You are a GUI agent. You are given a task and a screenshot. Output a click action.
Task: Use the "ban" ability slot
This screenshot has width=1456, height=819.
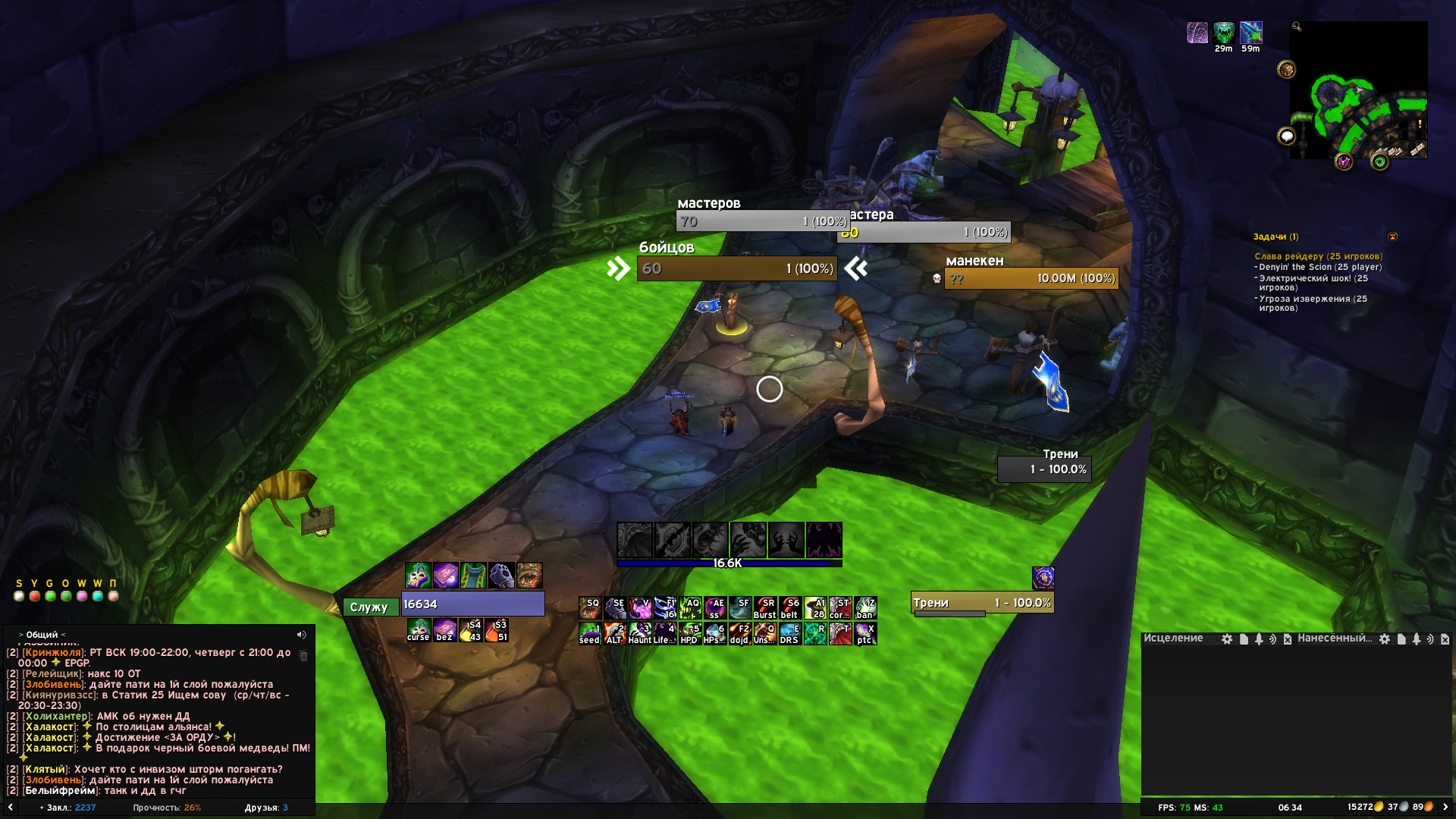(865, 608)
